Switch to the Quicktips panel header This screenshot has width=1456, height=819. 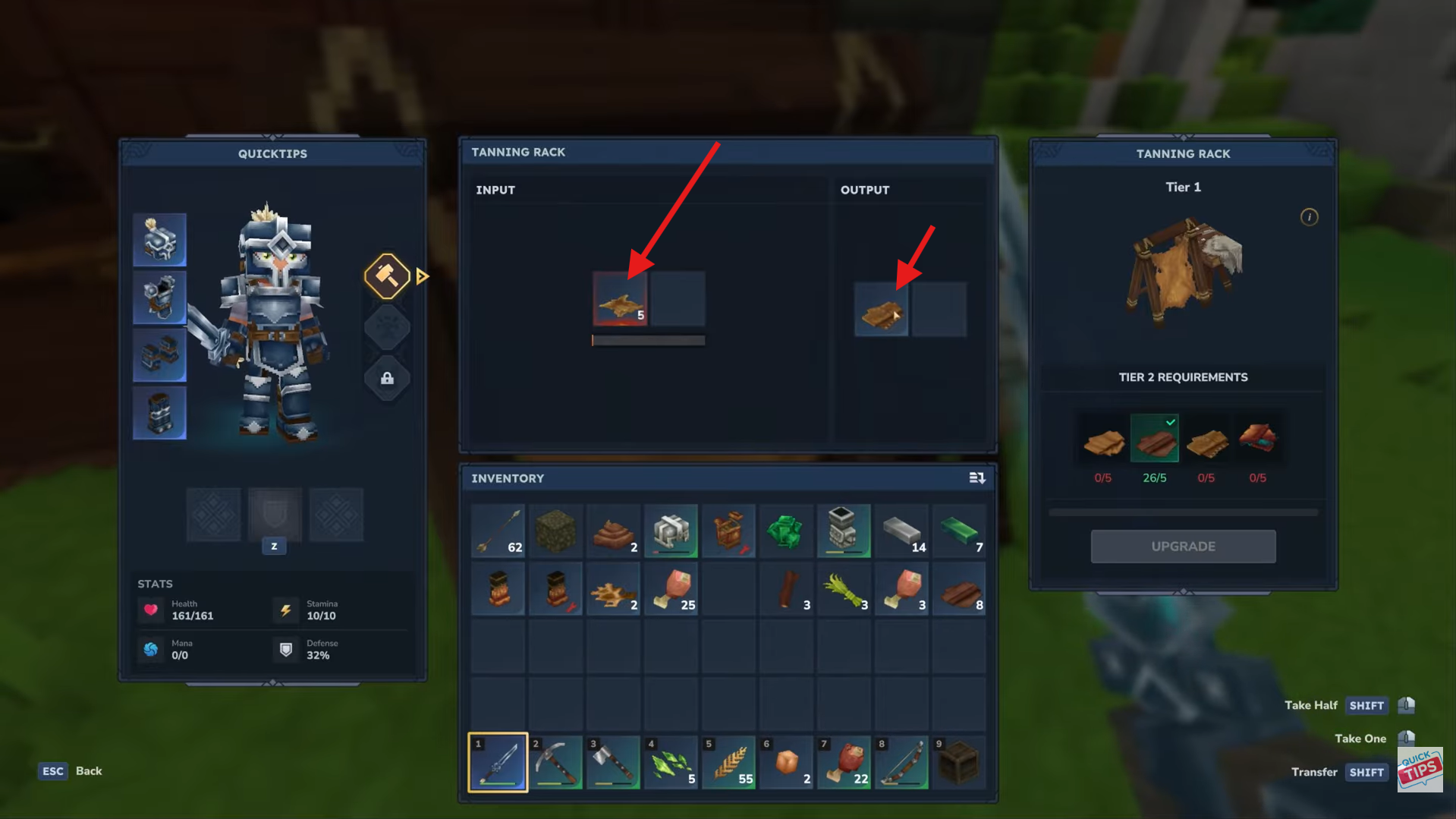click(x=272, y=153)
